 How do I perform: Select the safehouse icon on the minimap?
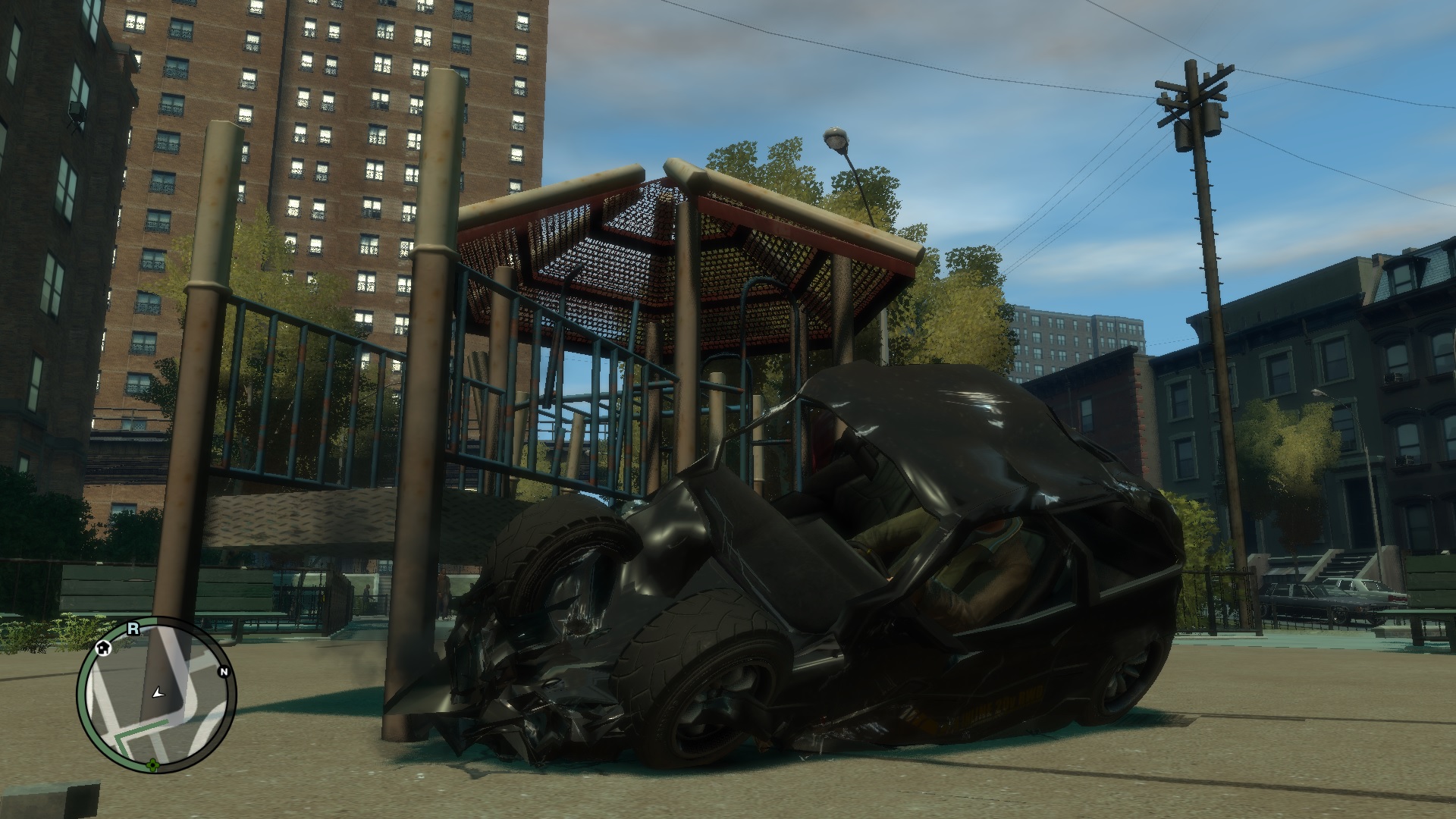104,646
